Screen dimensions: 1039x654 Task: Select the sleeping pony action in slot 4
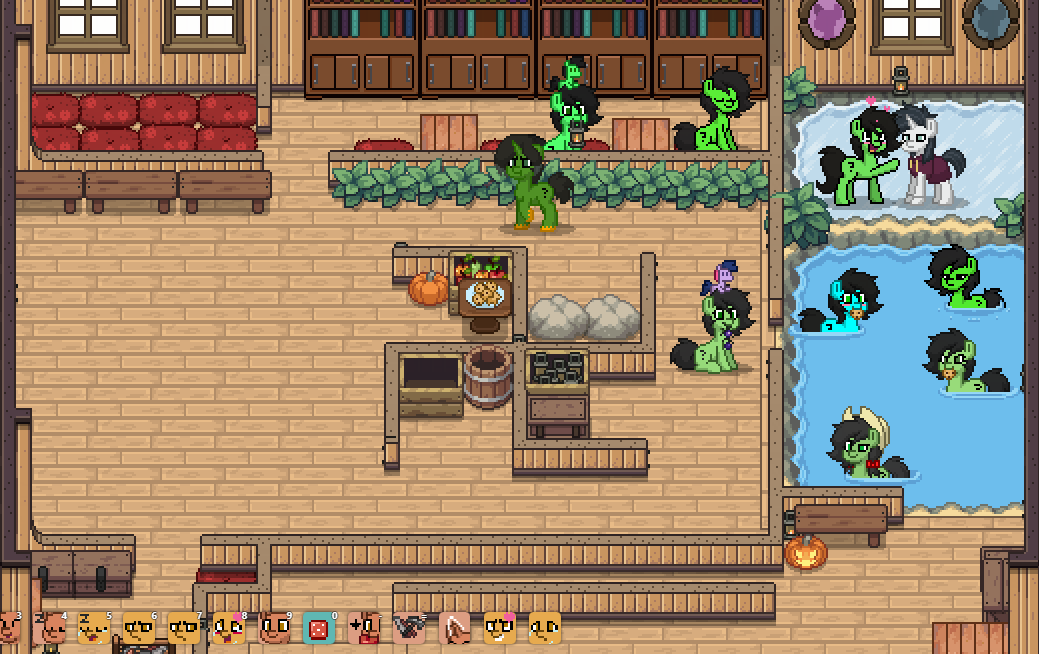click(52, 628)
